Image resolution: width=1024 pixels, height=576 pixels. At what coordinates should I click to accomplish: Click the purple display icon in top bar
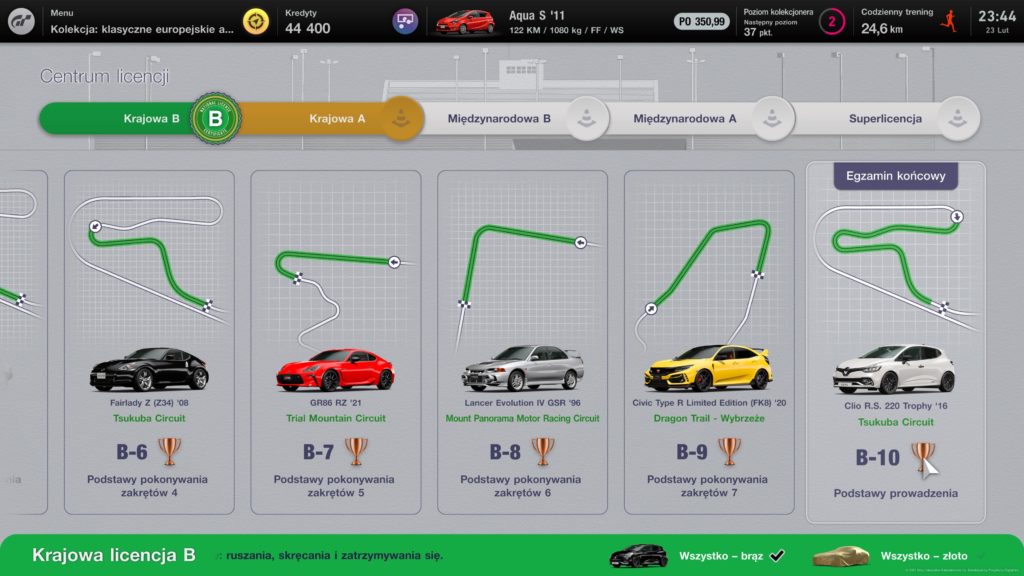[x=405, y=21]
